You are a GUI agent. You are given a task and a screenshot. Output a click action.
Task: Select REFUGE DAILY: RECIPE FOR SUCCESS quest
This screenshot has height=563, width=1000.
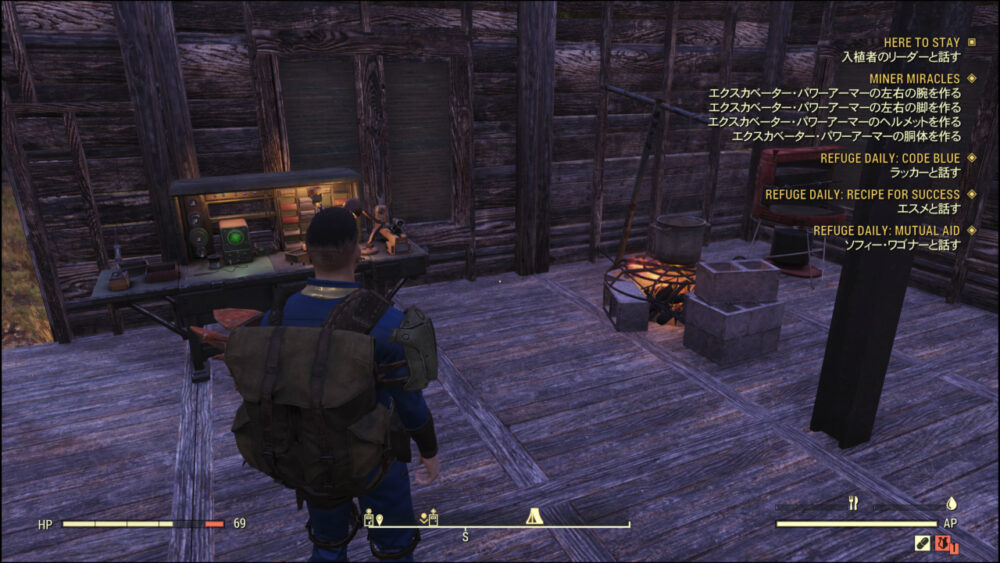point(862,194)
